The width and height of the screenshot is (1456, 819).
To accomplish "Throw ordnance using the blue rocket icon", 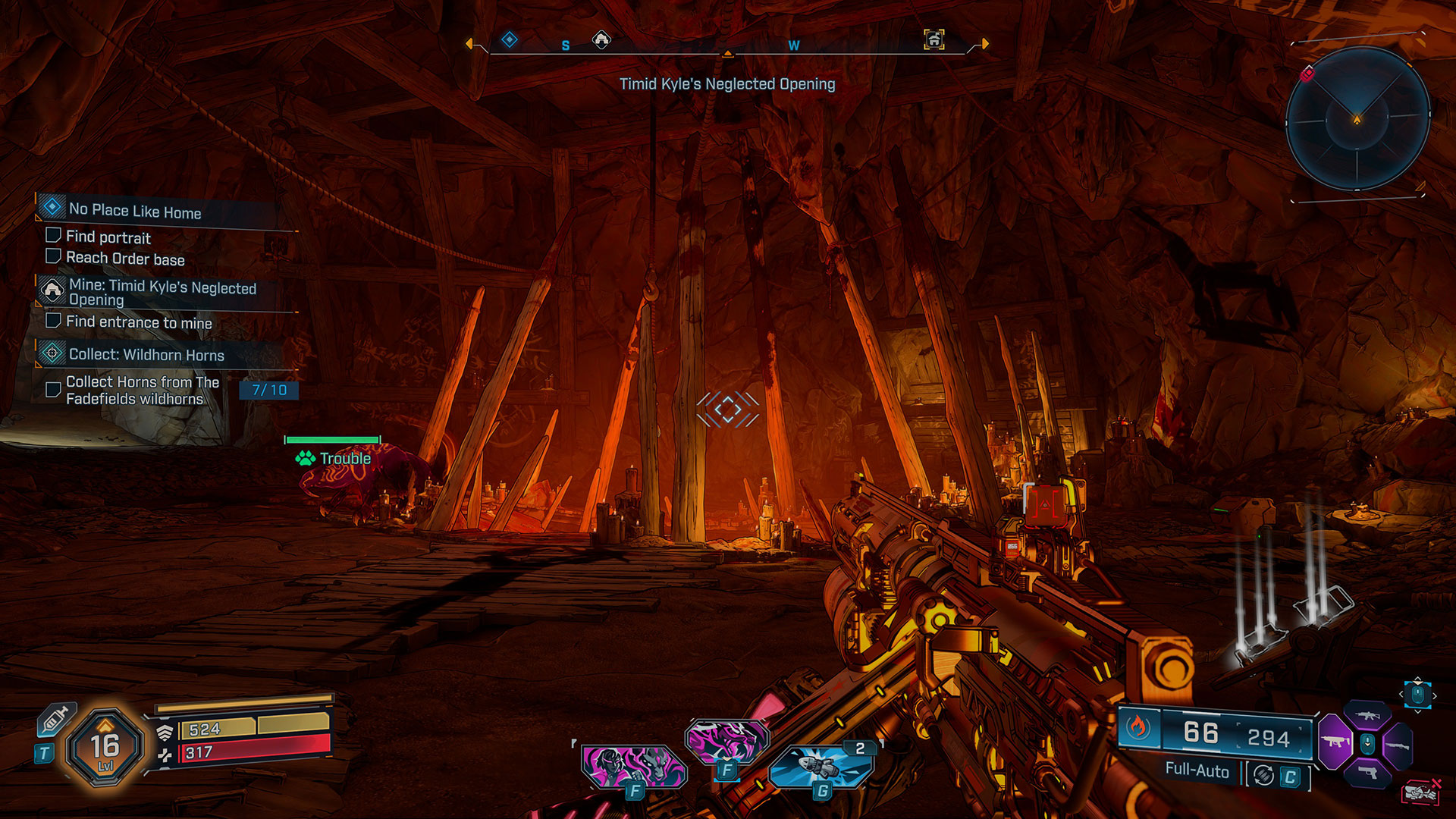I will coord(821,767).
